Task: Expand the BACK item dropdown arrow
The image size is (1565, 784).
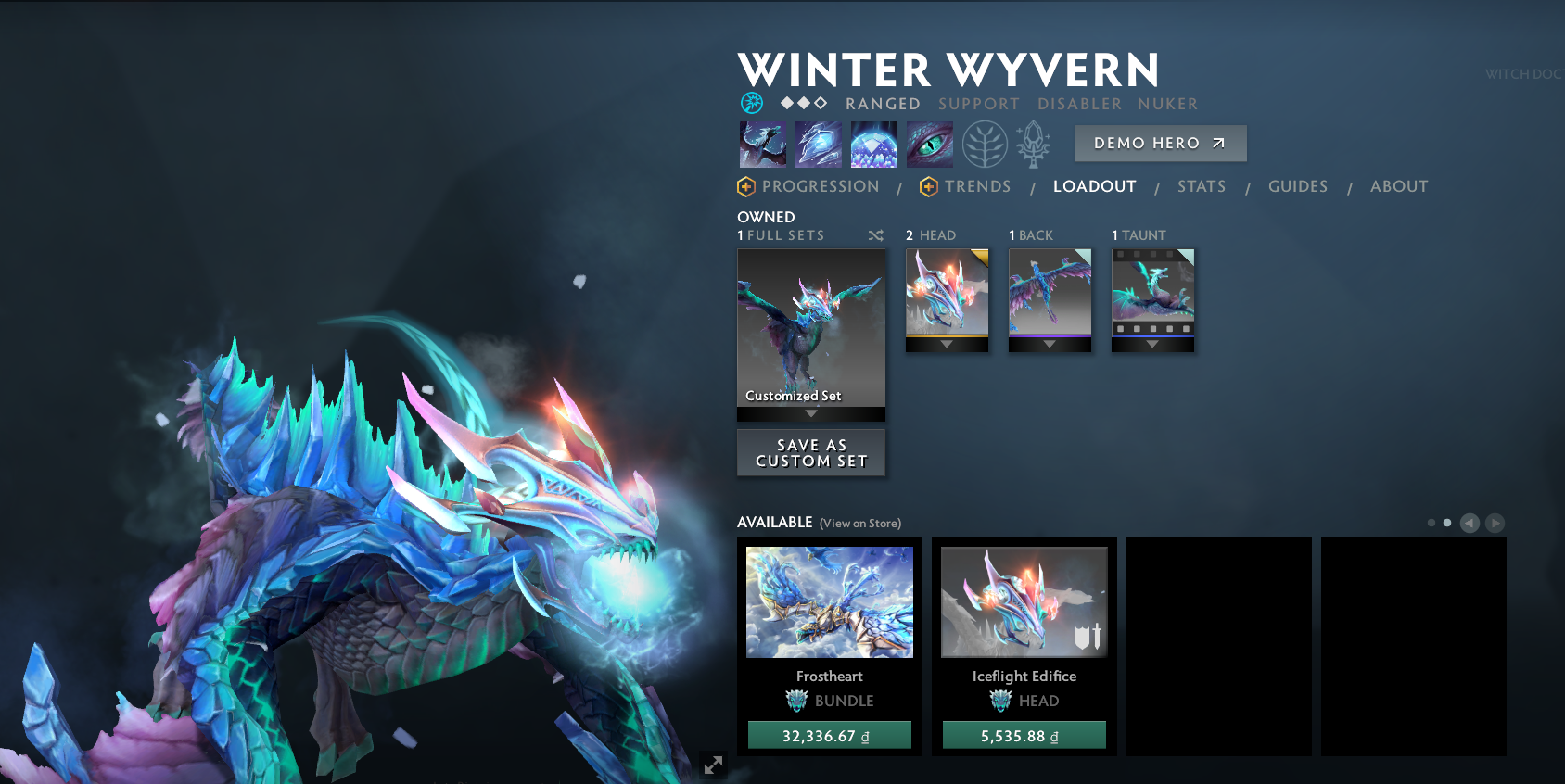Action: pyautogui.click(x=1050, y=343)
